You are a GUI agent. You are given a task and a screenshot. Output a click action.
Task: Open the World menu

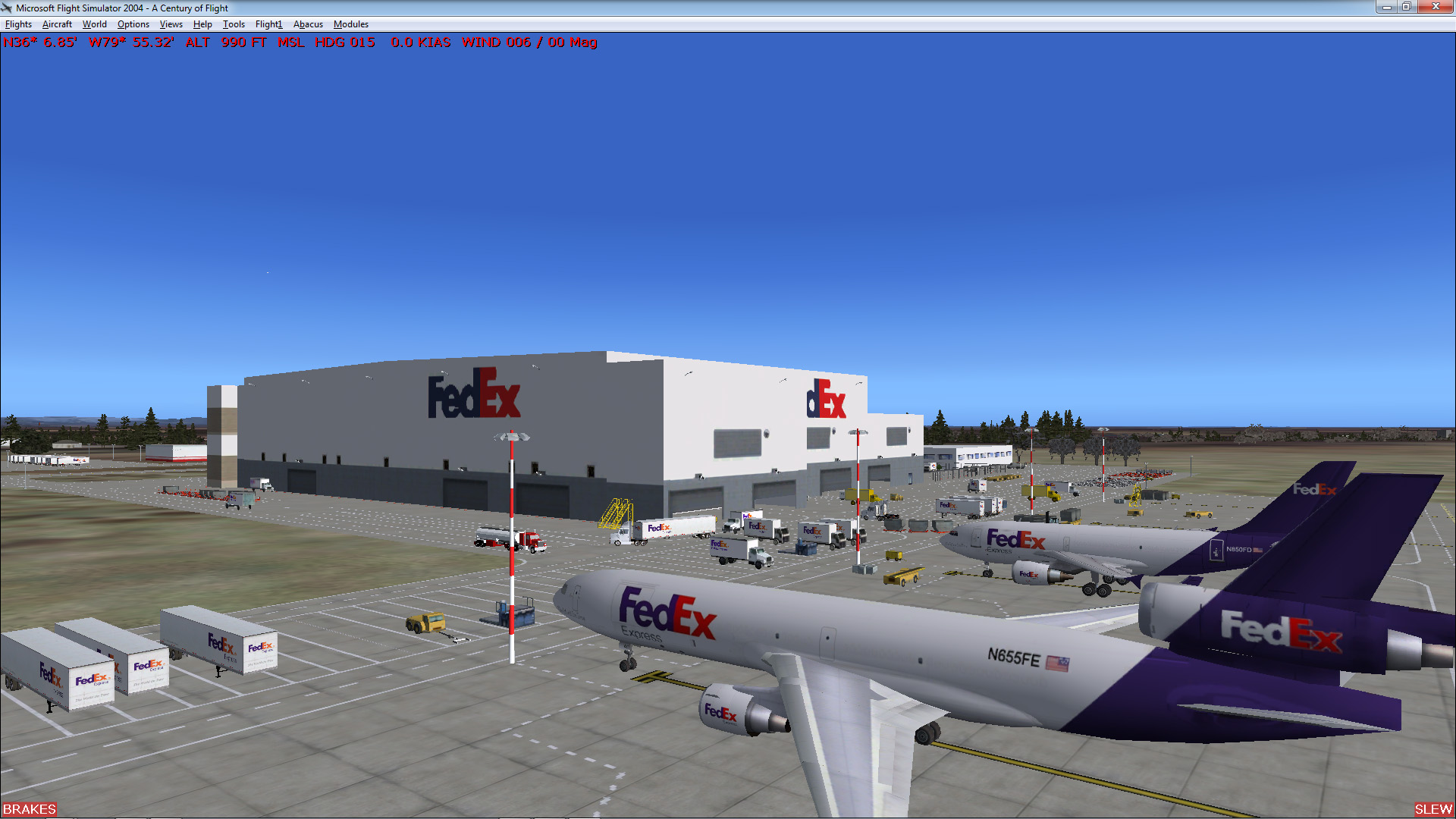pos(94,24)
